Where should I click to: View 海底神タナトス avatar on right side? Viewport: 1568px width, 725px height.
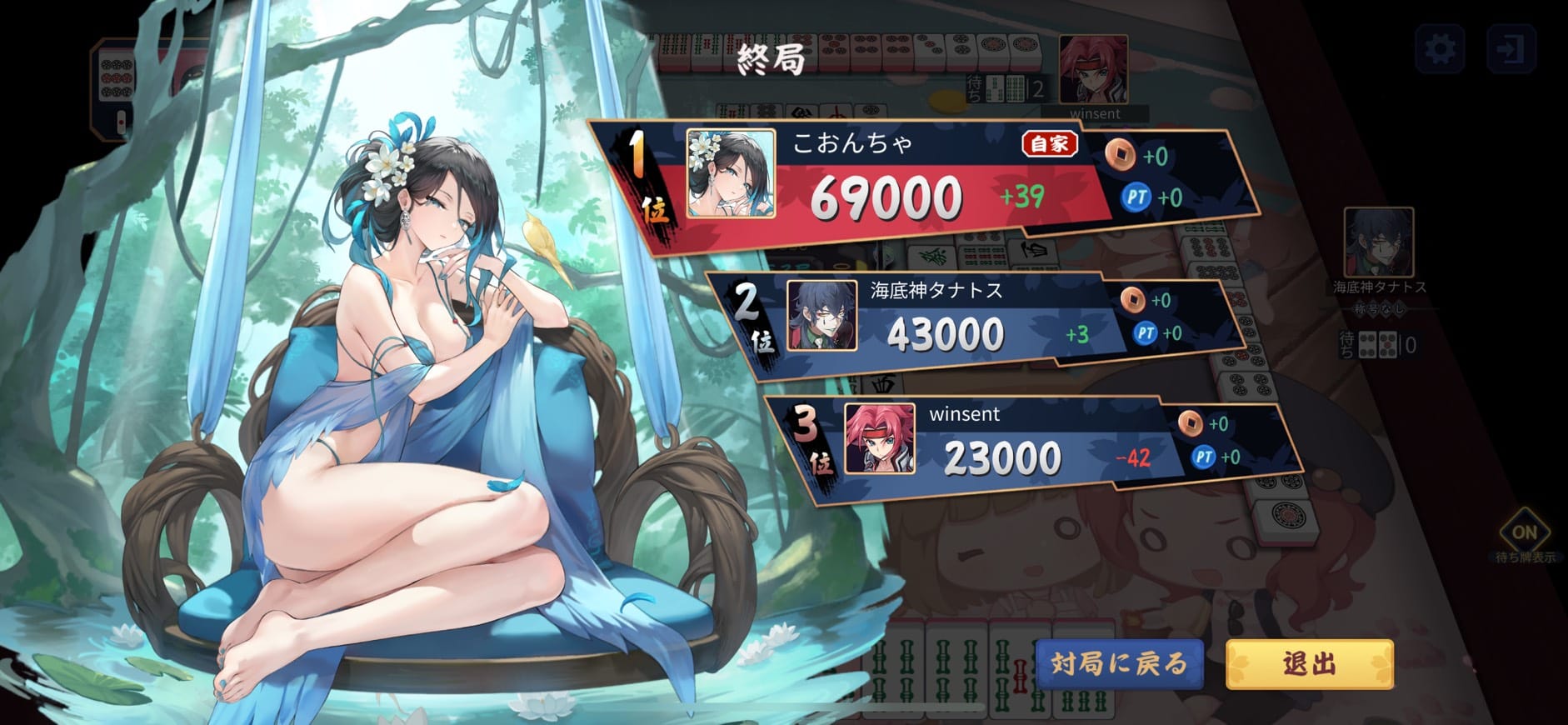pos(1378,242)
